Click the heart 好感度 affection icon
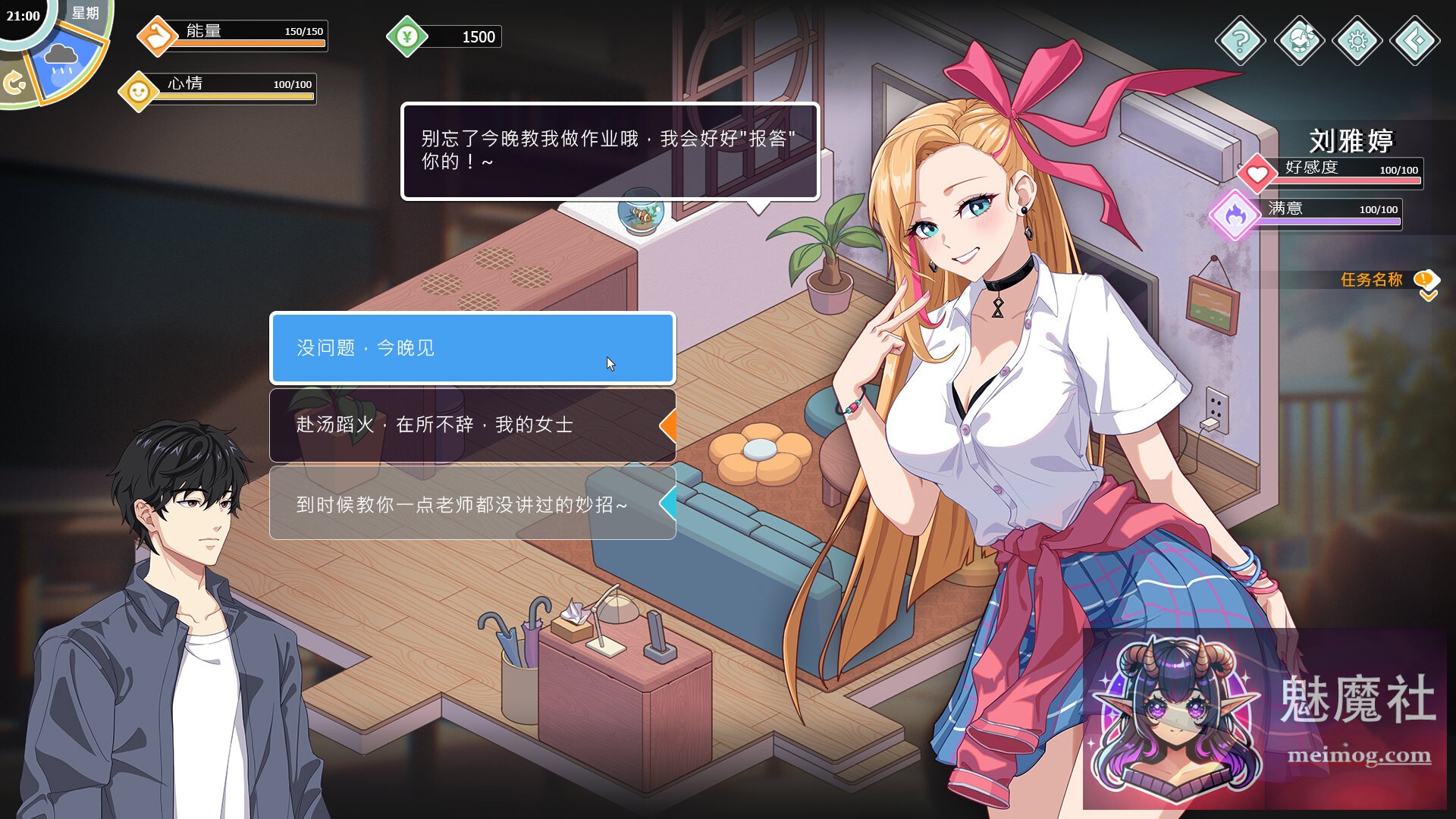 [1258, 173]
